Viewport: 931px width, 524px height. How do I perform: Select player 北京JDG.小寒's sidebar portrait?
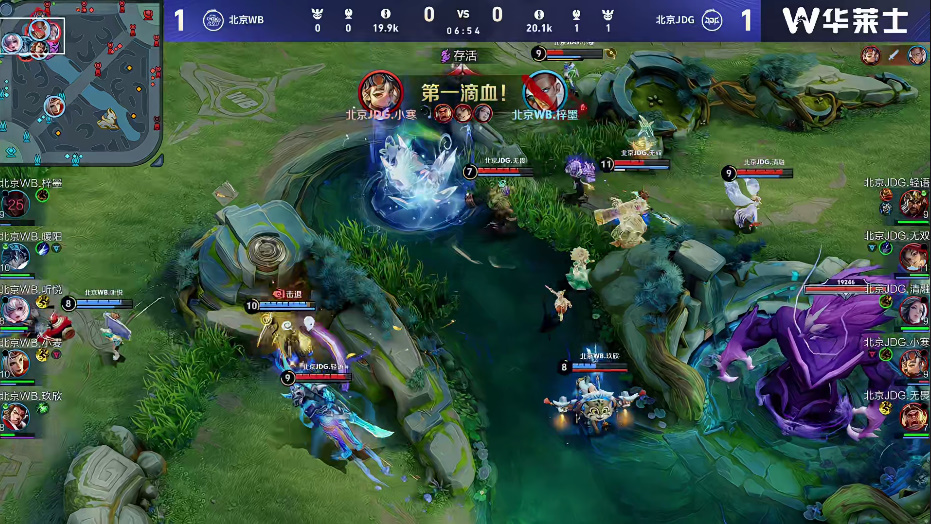click(913, 362)
